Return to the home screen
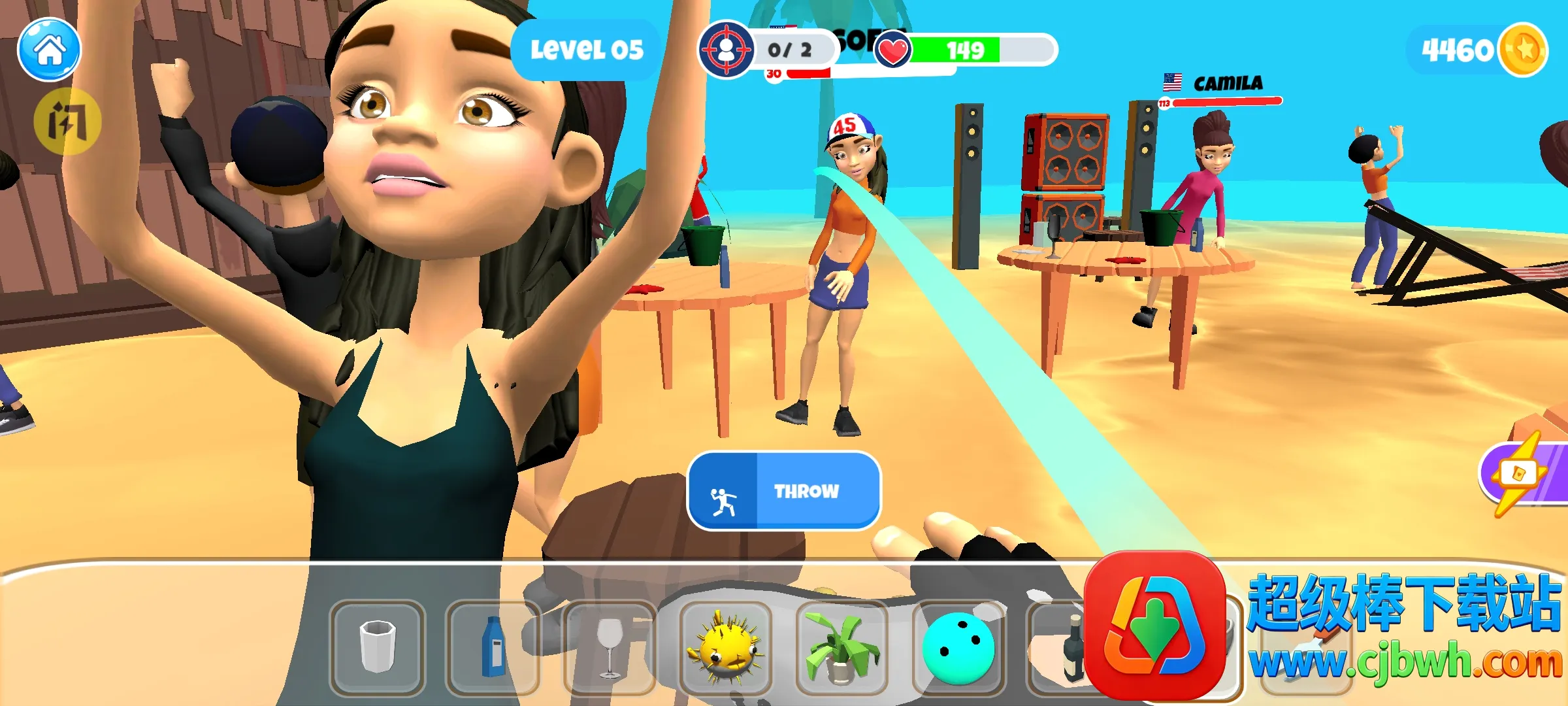Viewport: 1568px width, 706px height. [49, 50]
